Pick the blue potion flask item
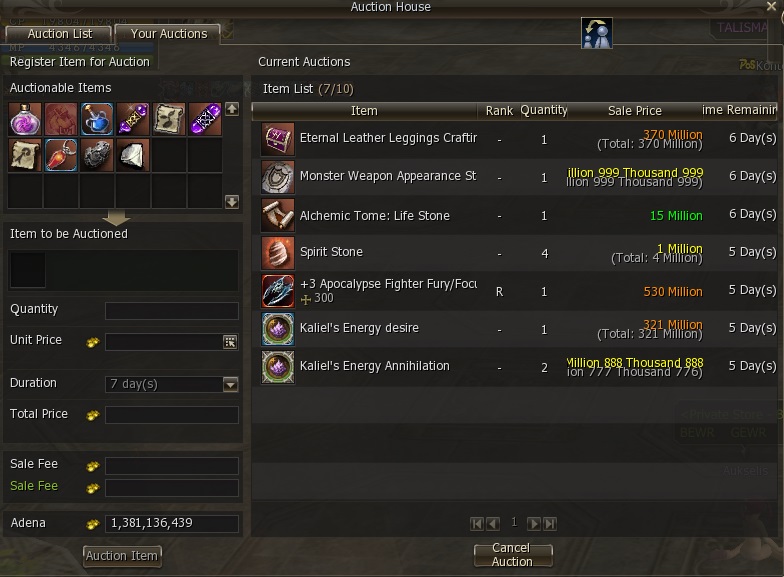 coord(97,120)
